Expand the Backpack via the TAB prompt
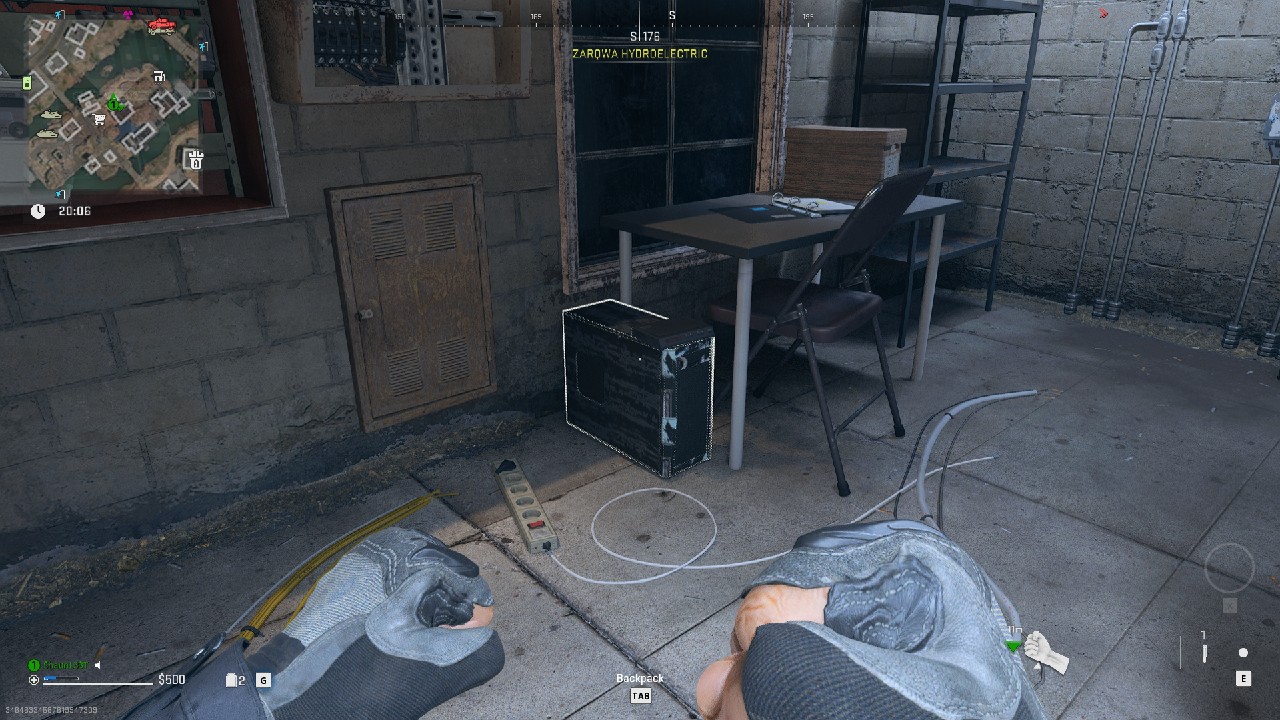Image resolution: width=1280 pixels, height=720 pixels. (639, 695)
